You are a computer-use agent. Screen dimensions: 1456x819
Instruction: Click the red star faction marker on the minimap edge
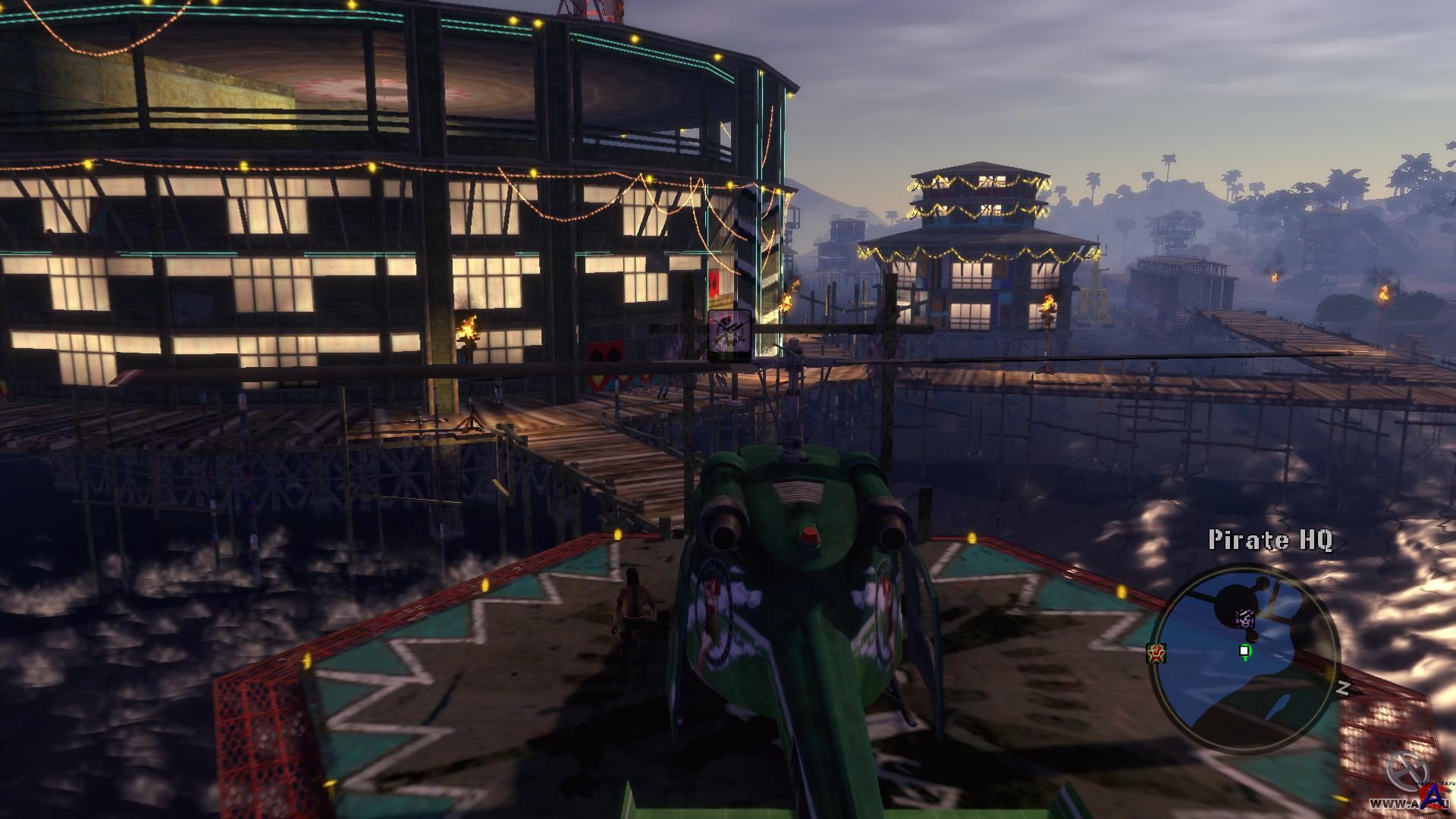[1157, 653]
